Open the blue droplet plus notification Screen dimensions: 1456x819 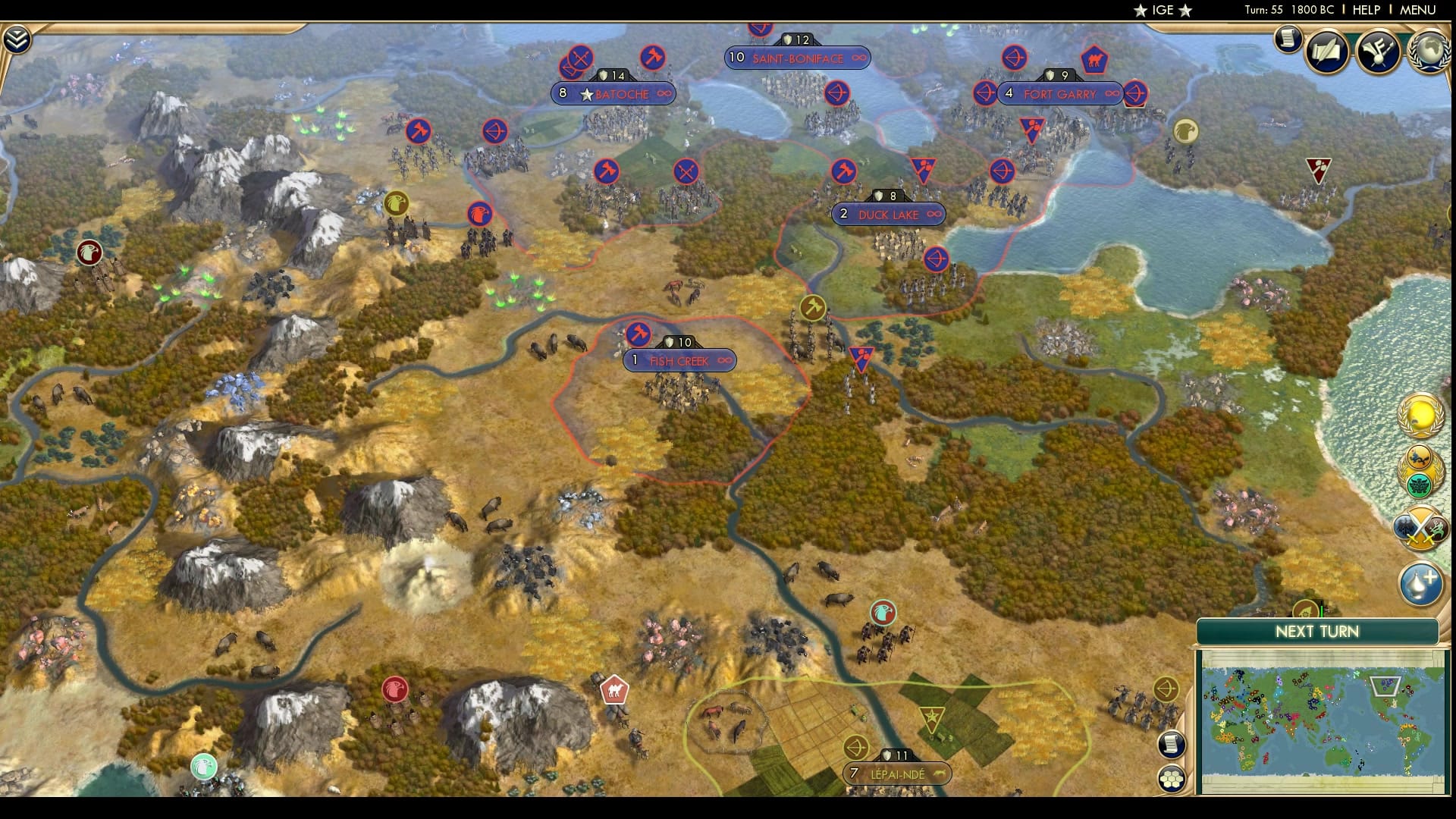[1420, 584]
